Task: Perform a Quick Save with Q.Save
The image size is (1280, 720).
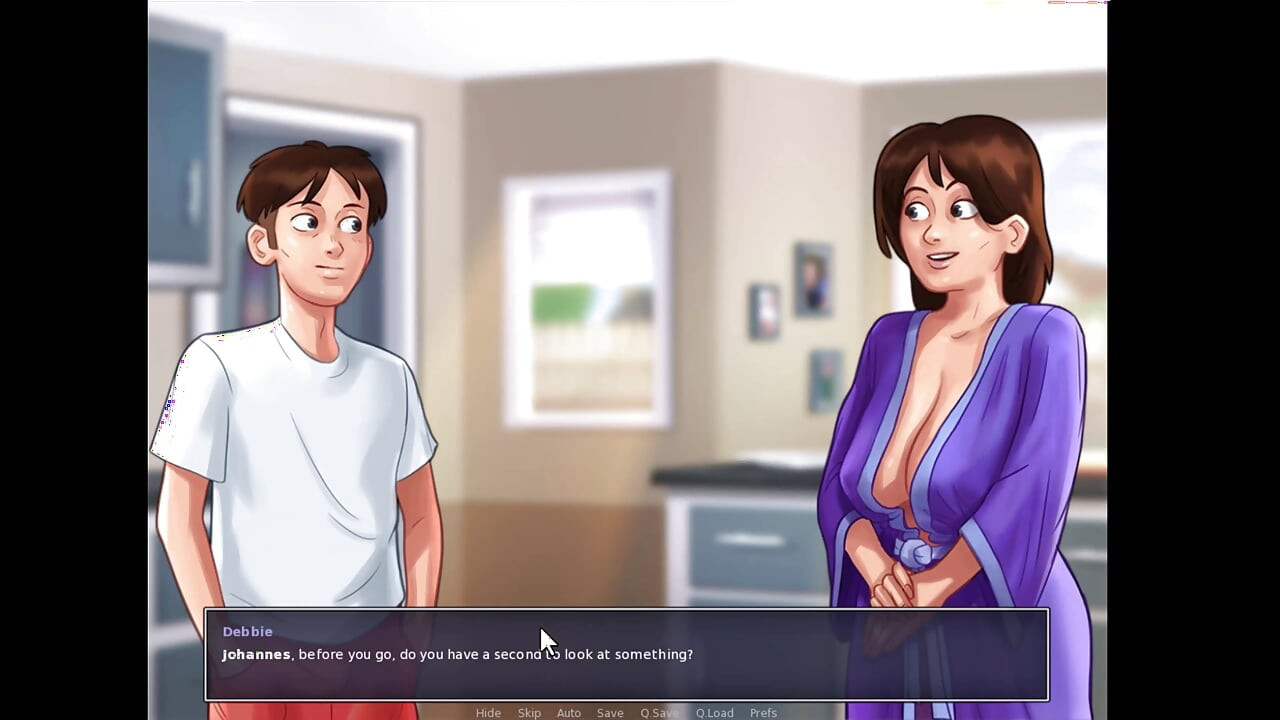Action: coord(658,712)
